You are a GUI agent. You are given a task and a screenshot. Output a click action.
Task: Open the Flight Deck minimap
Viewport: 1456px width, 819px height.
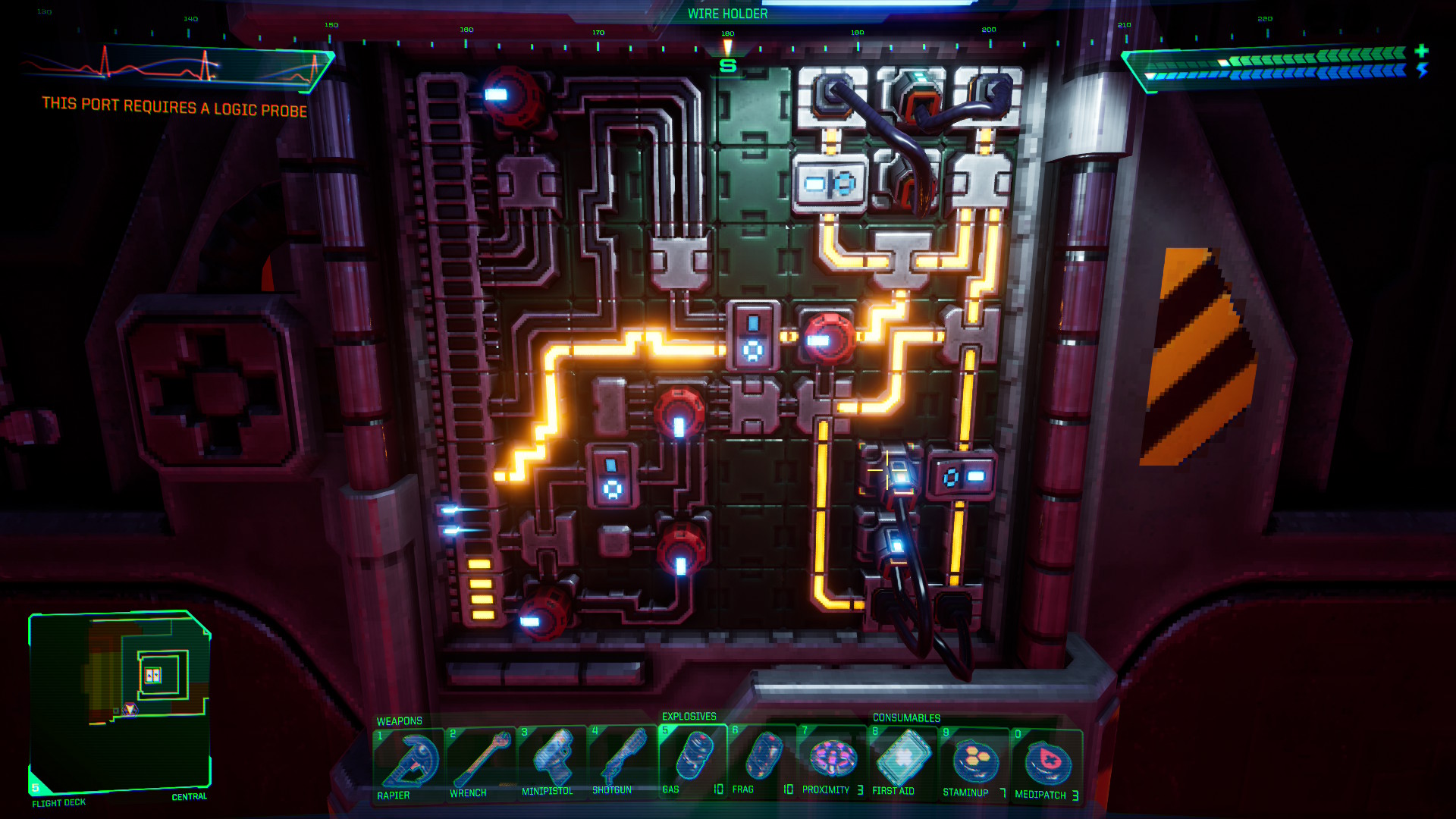click(119, 701)
